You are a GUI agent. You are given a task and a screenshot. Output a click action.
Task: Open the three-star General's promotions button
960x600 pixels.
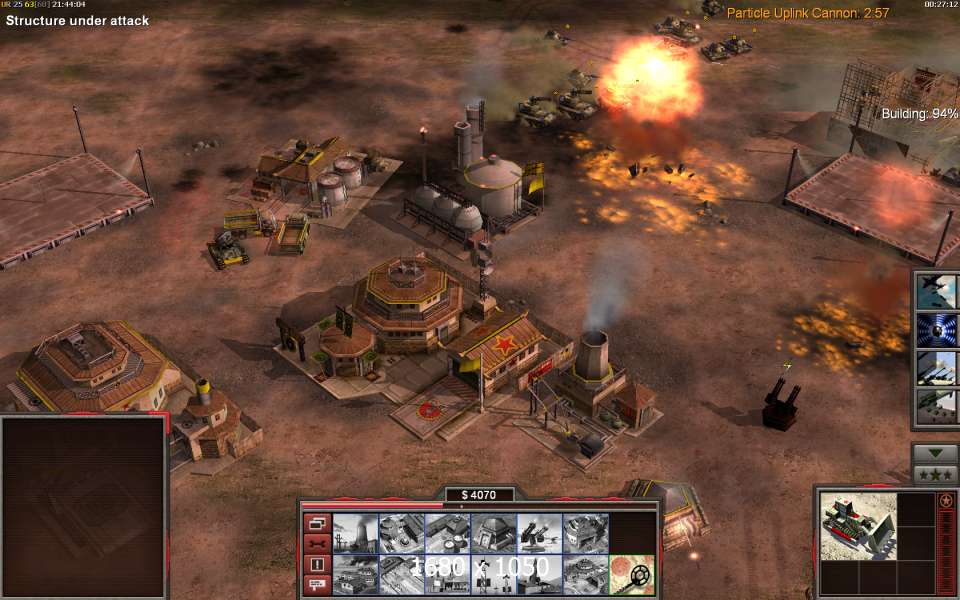(x=935, y=474)
